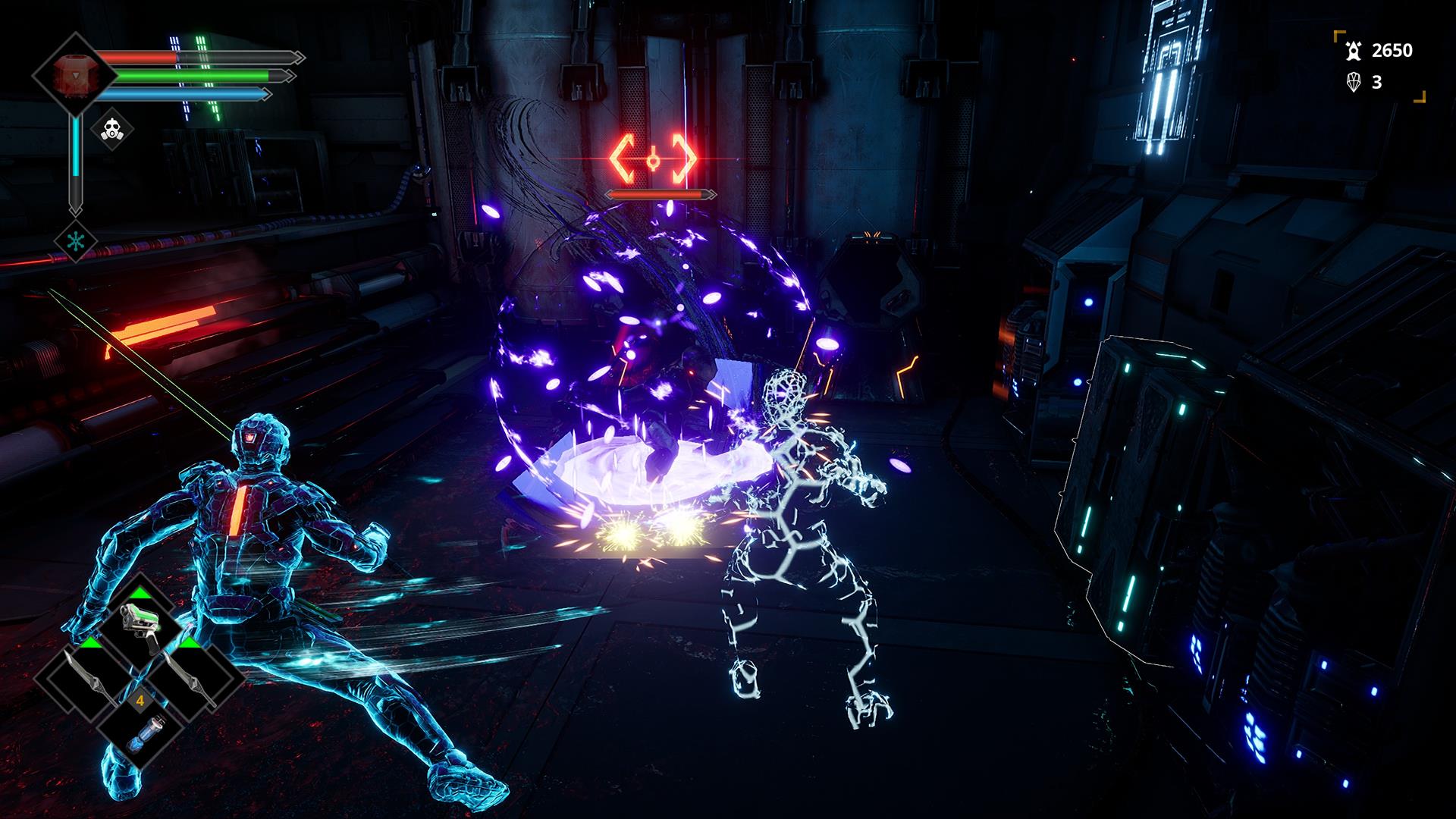The width and height of the screenshot is (1456, 819).
Task: Select the green pistol weapon slot
Action: tap(141, 626)
